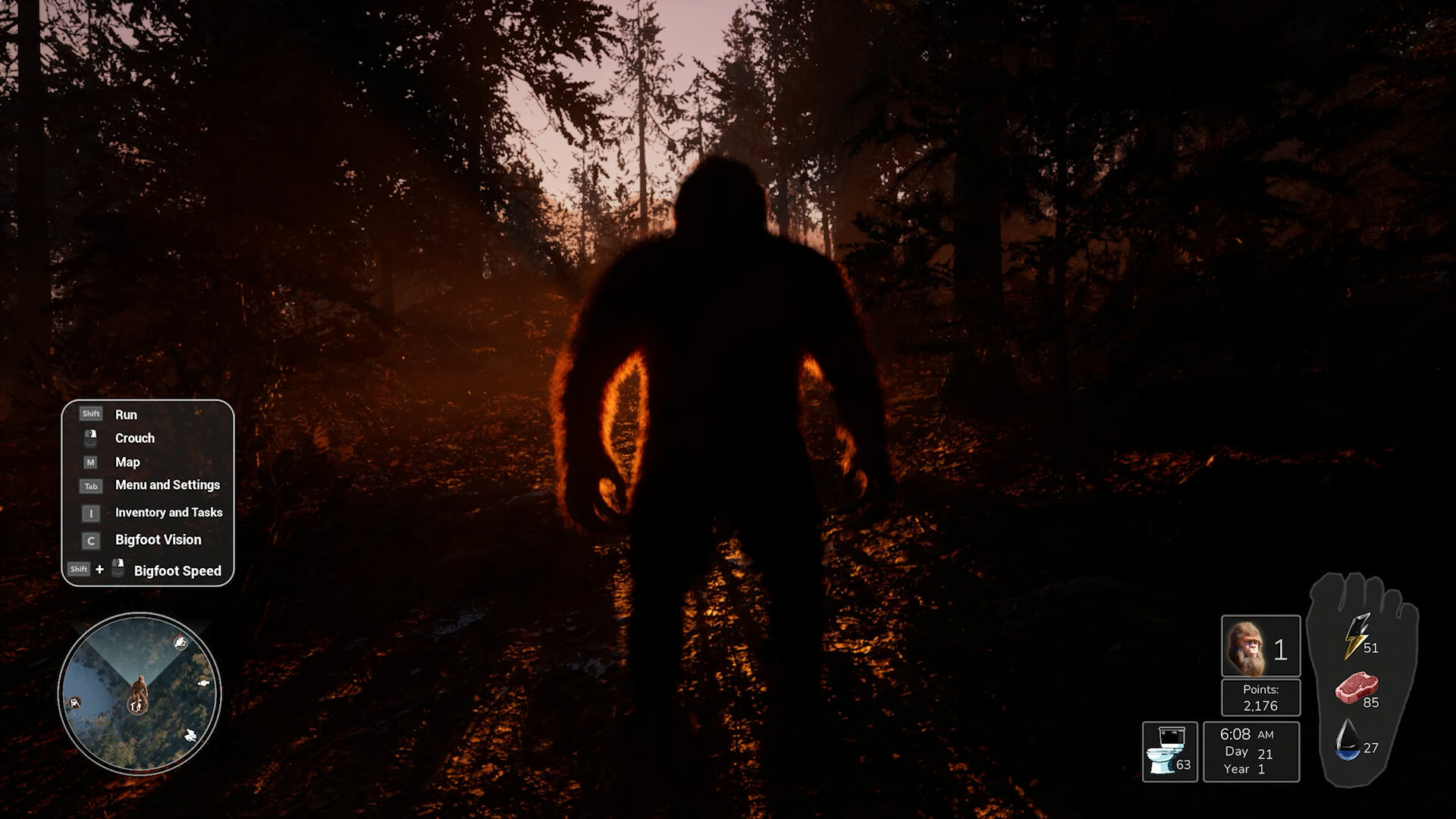Toggle Crouch via the mouse wheel hint

pyautogui.click(x=133, y=438)
